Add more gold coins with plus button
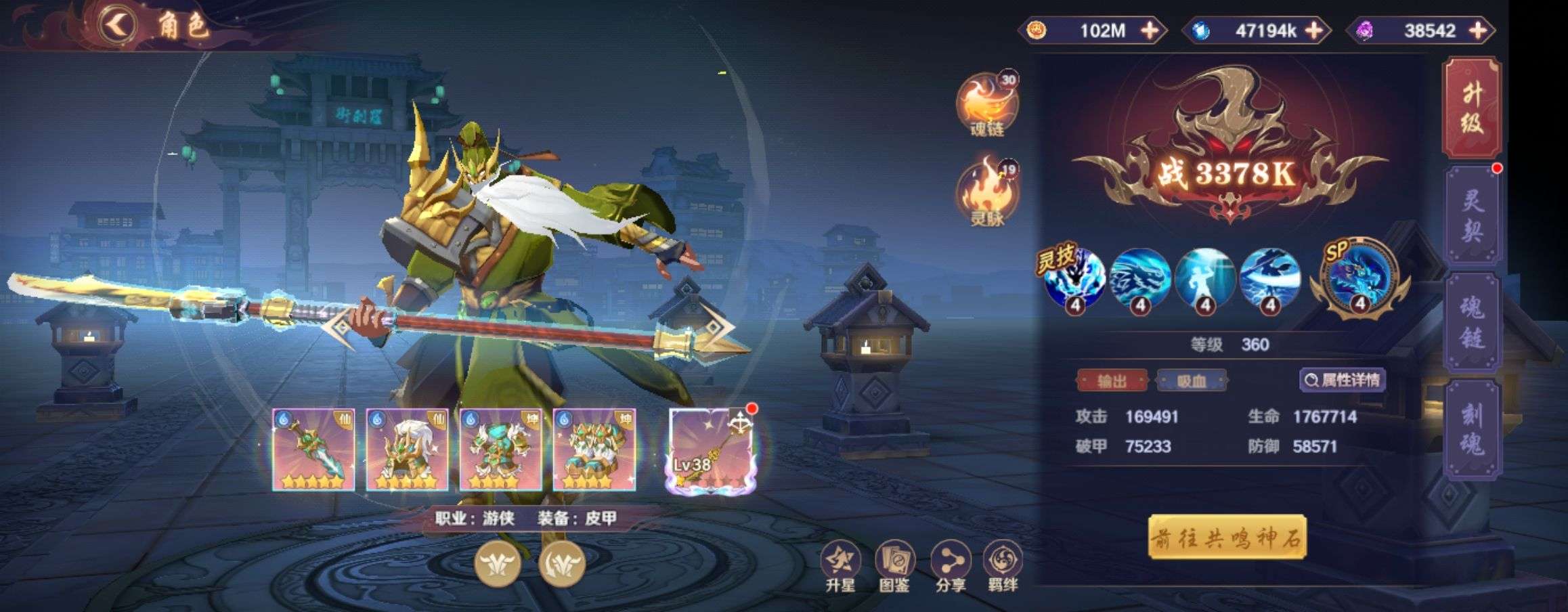The height and width of the screenshot is (612, 1568). 1150,30
